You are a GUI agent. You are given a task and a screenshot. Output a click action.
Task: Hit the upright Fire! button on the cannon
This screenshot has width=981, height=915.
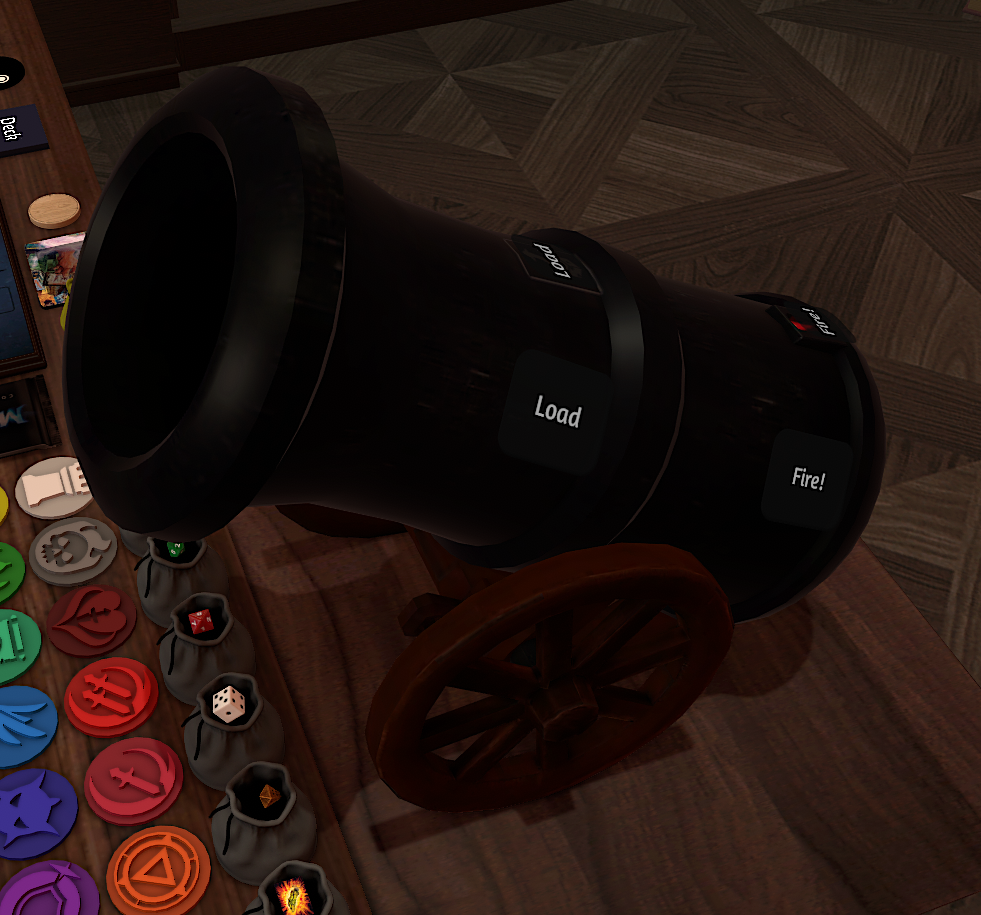coord(807,478)
